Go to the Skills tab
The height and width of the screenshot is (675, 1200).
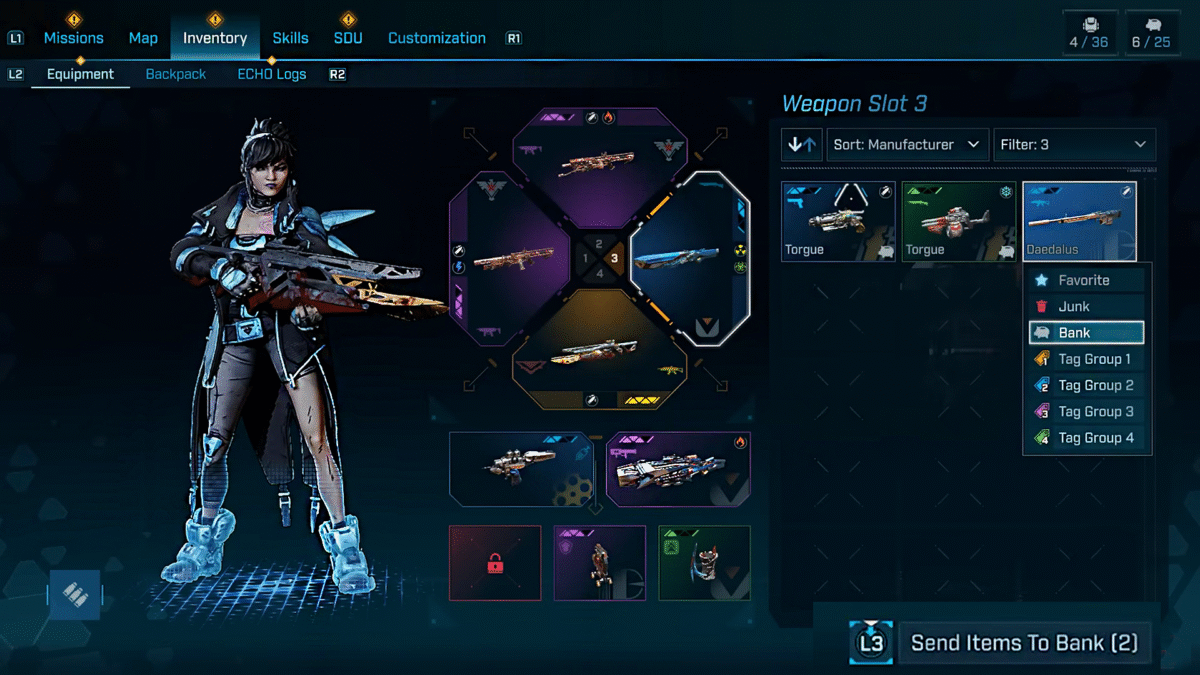tap(290, 38)
